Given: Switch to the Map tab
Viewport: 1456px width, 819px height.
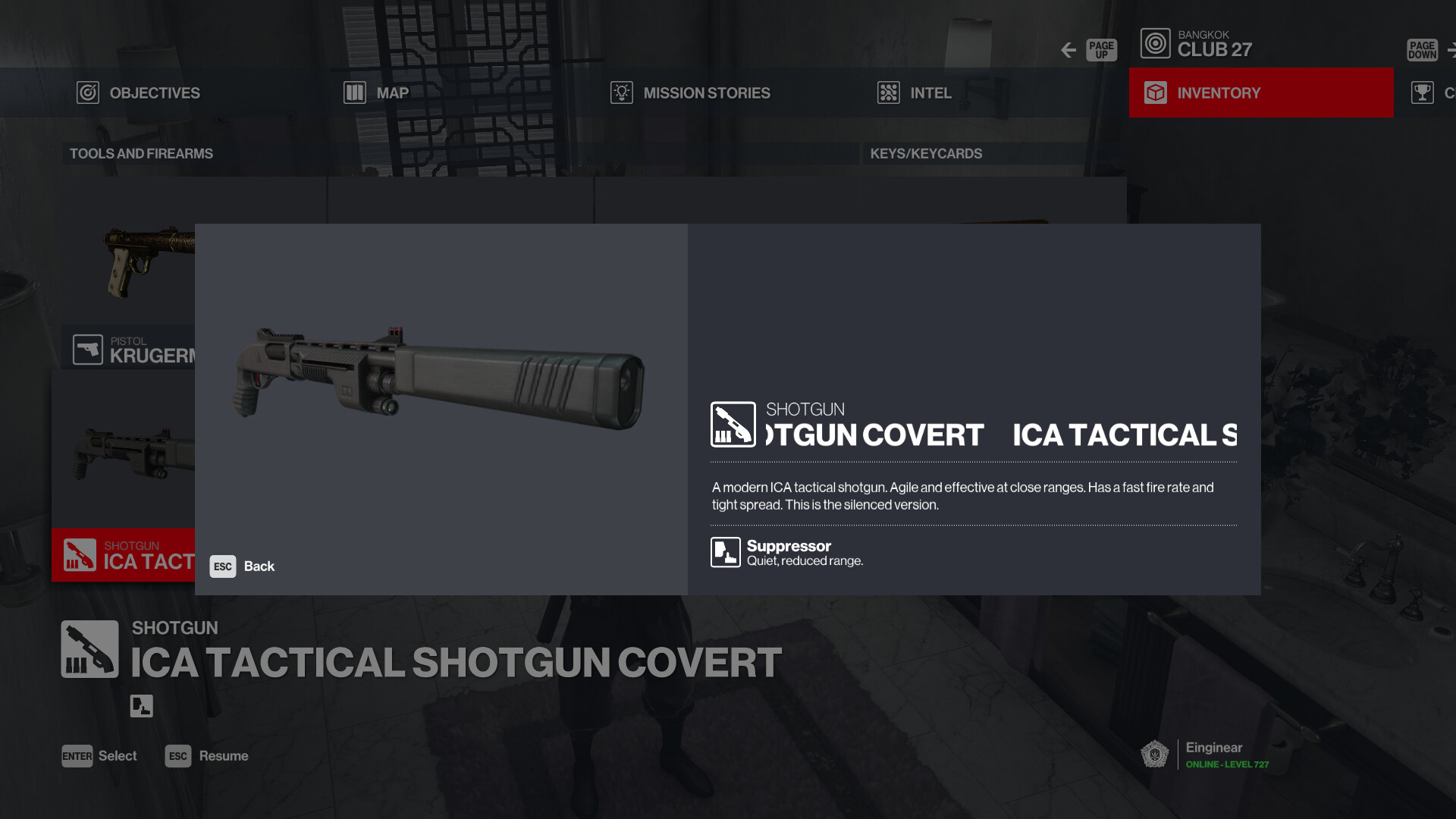Looking at the screenshot, I should 377,93.
